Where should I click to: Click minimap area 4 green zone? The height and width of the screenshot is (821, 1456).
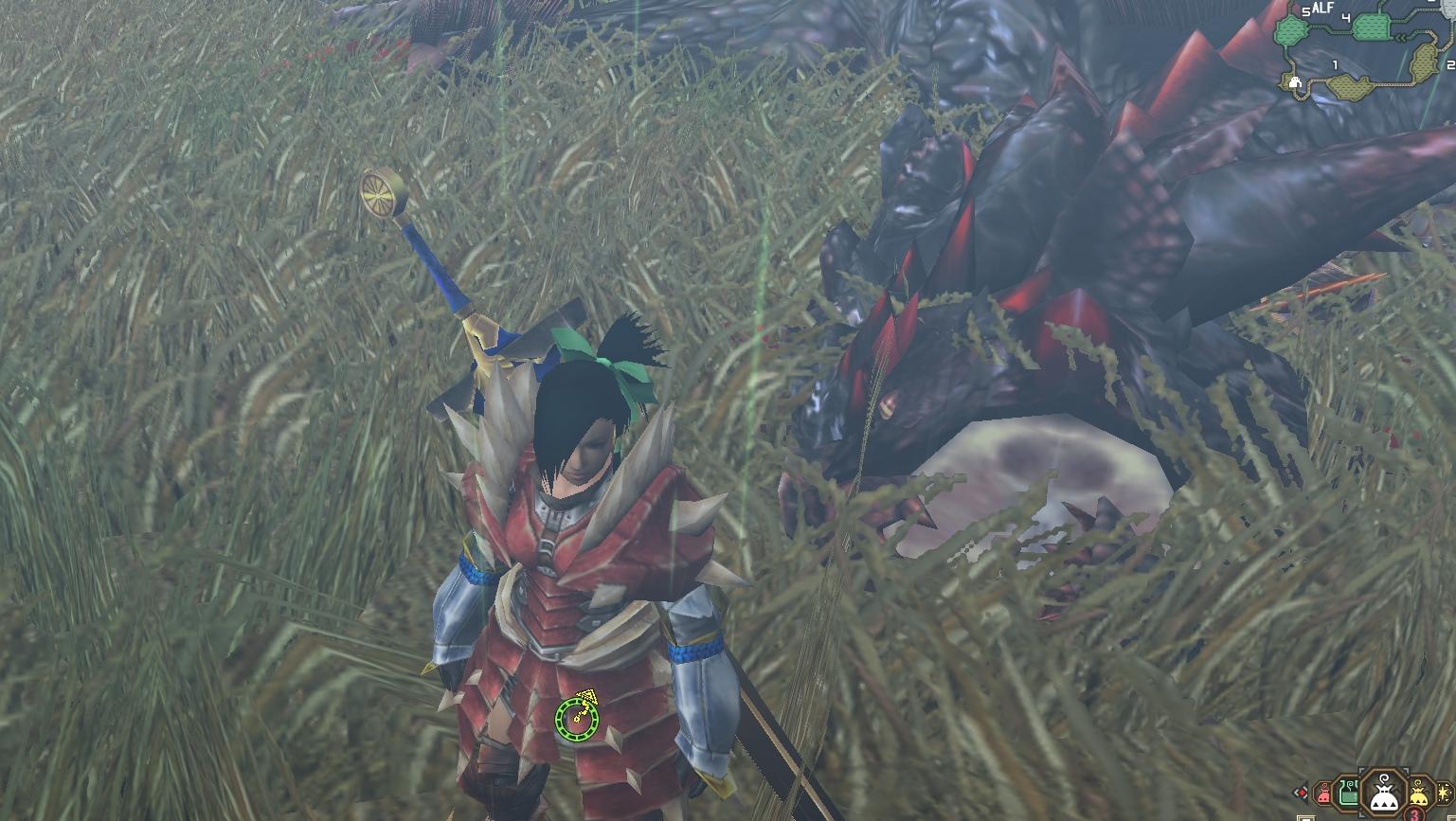coord(1372,27)
